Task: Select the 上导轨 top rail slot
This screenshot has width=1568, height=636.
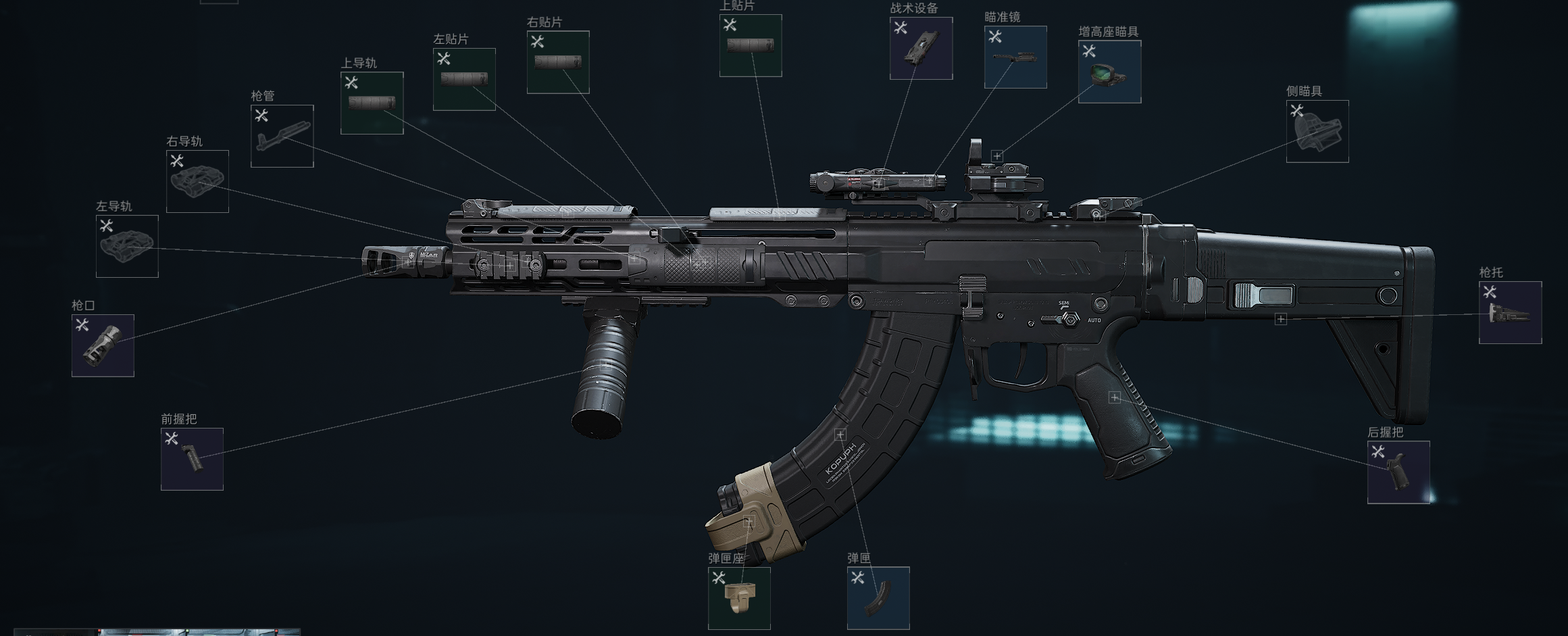Action: click(372, 103)
